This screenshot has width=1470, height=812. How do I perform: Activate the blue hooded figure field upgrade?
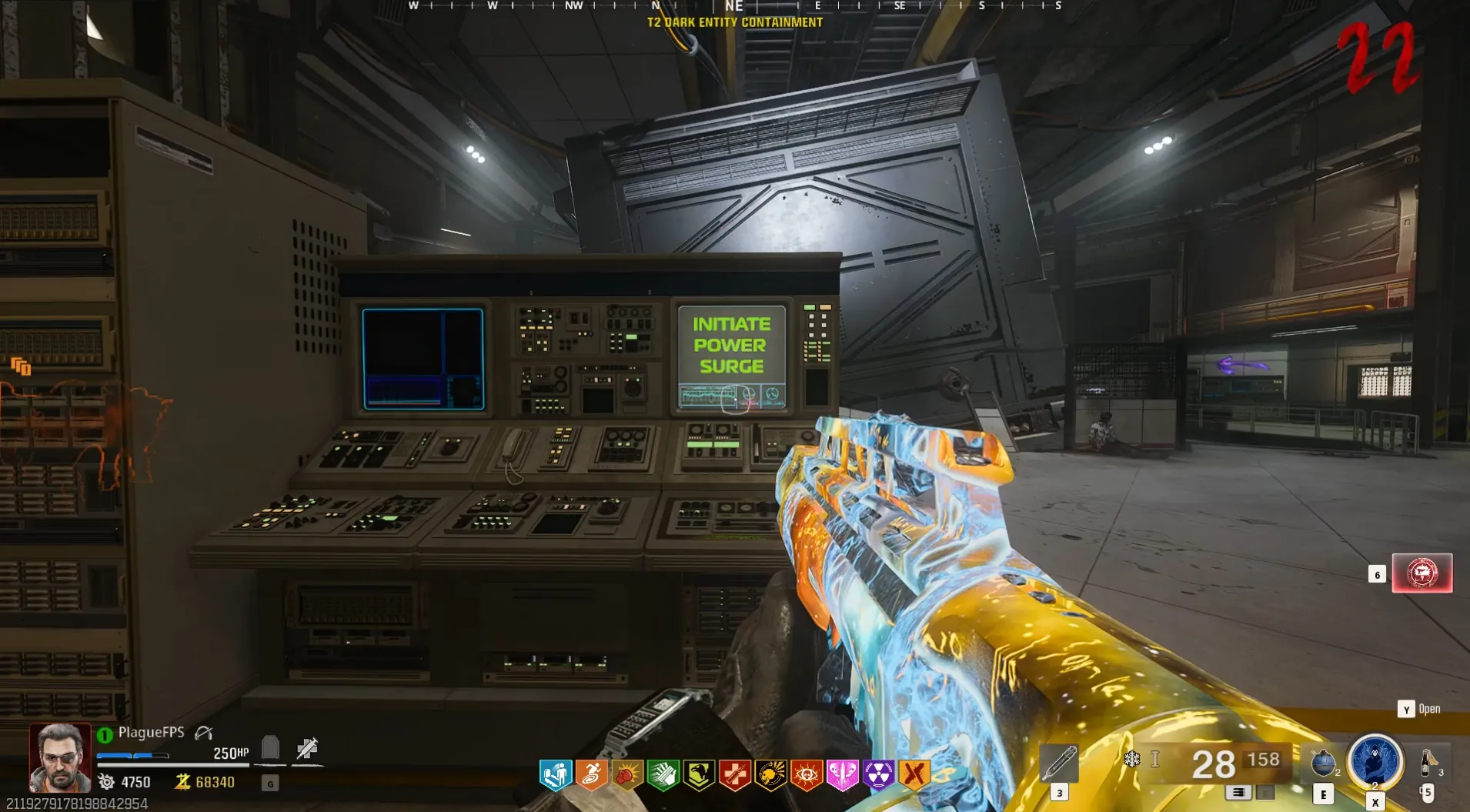click(1375, 760)
